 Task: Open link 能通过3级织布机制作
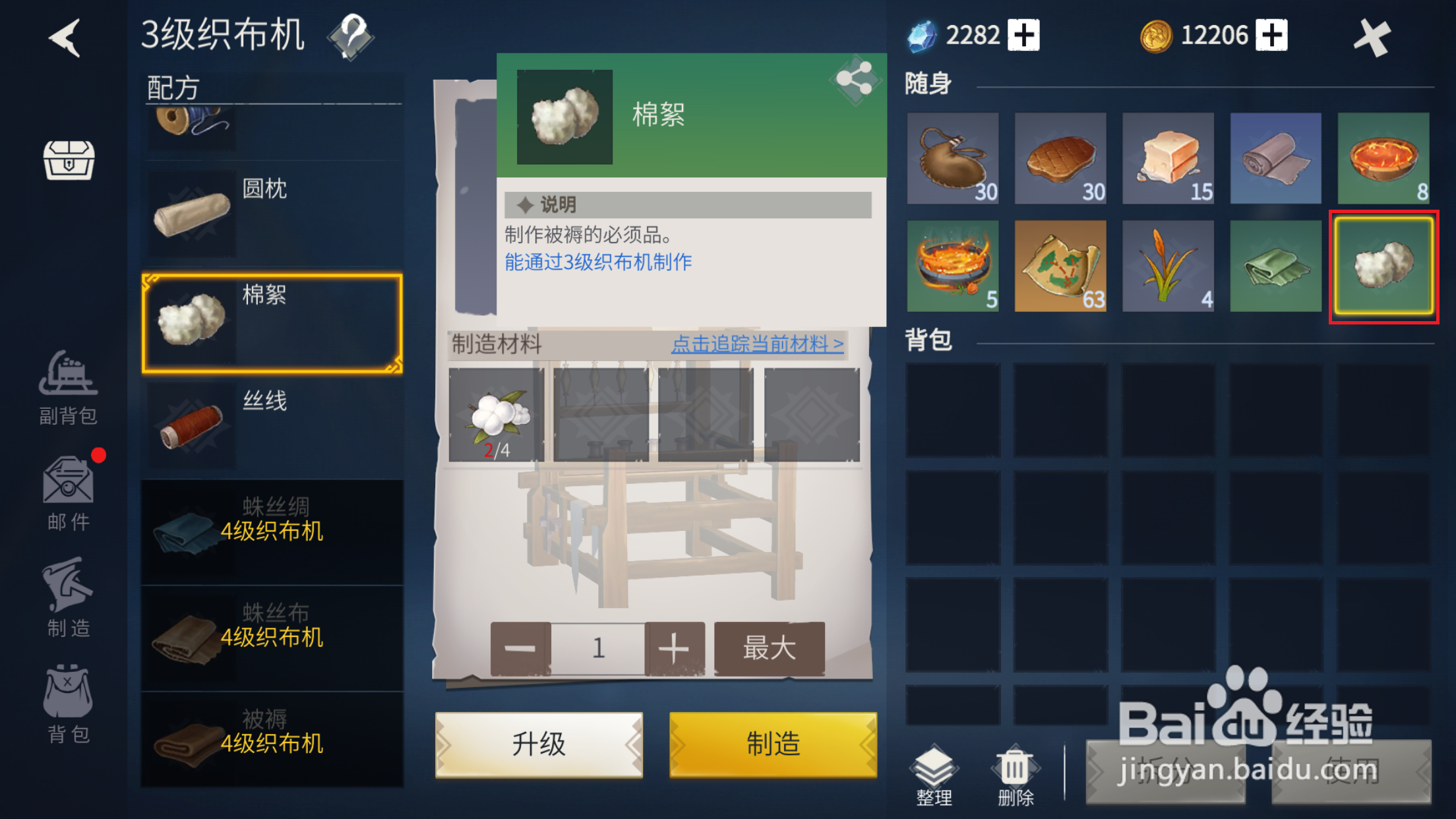[x=597, y=262]
